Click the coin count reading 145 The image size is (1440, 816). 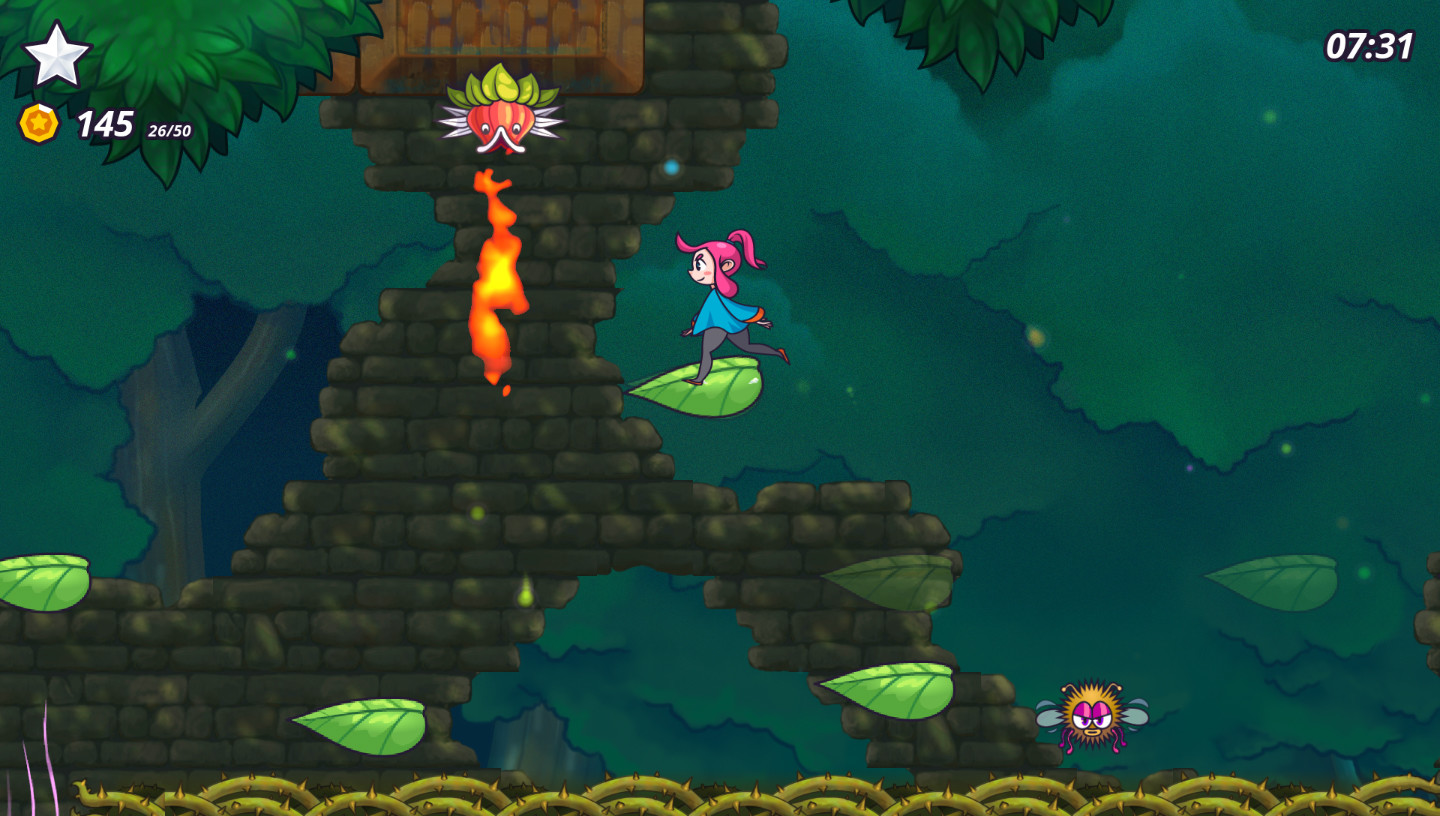[104, 123]
